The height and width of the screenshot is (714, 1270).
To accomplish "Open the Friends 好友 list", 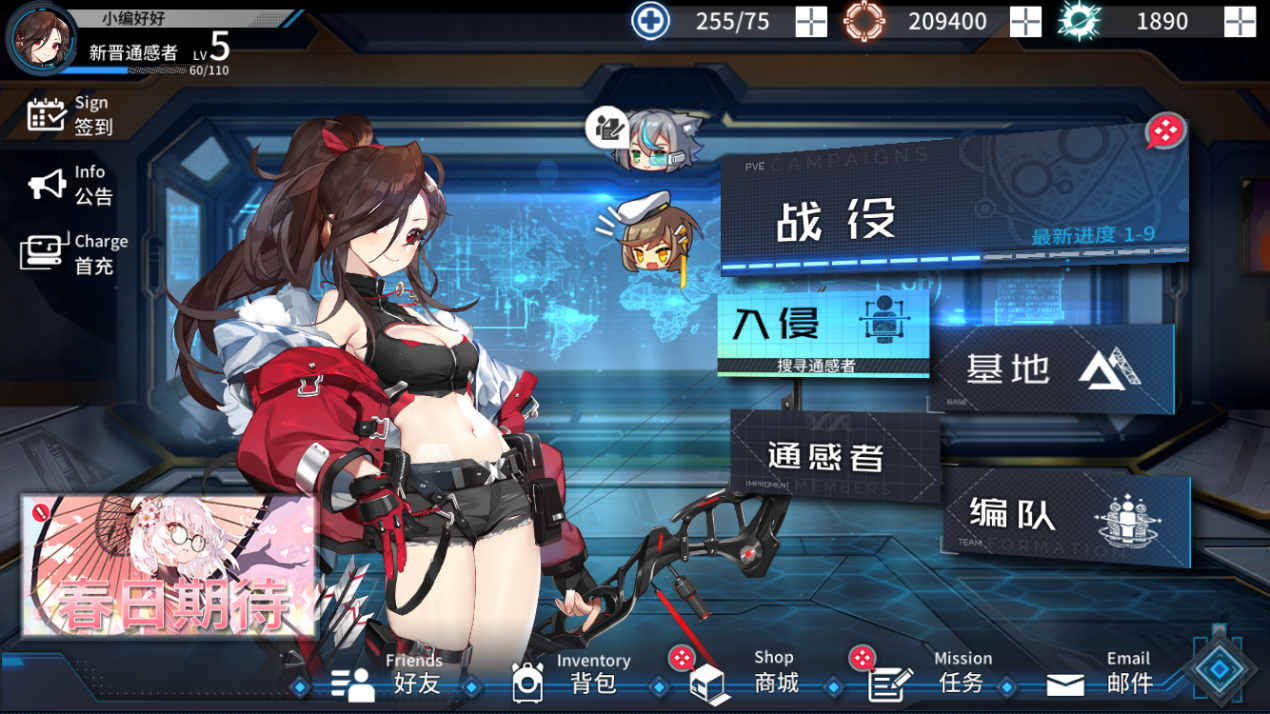I will coord(388,675).
